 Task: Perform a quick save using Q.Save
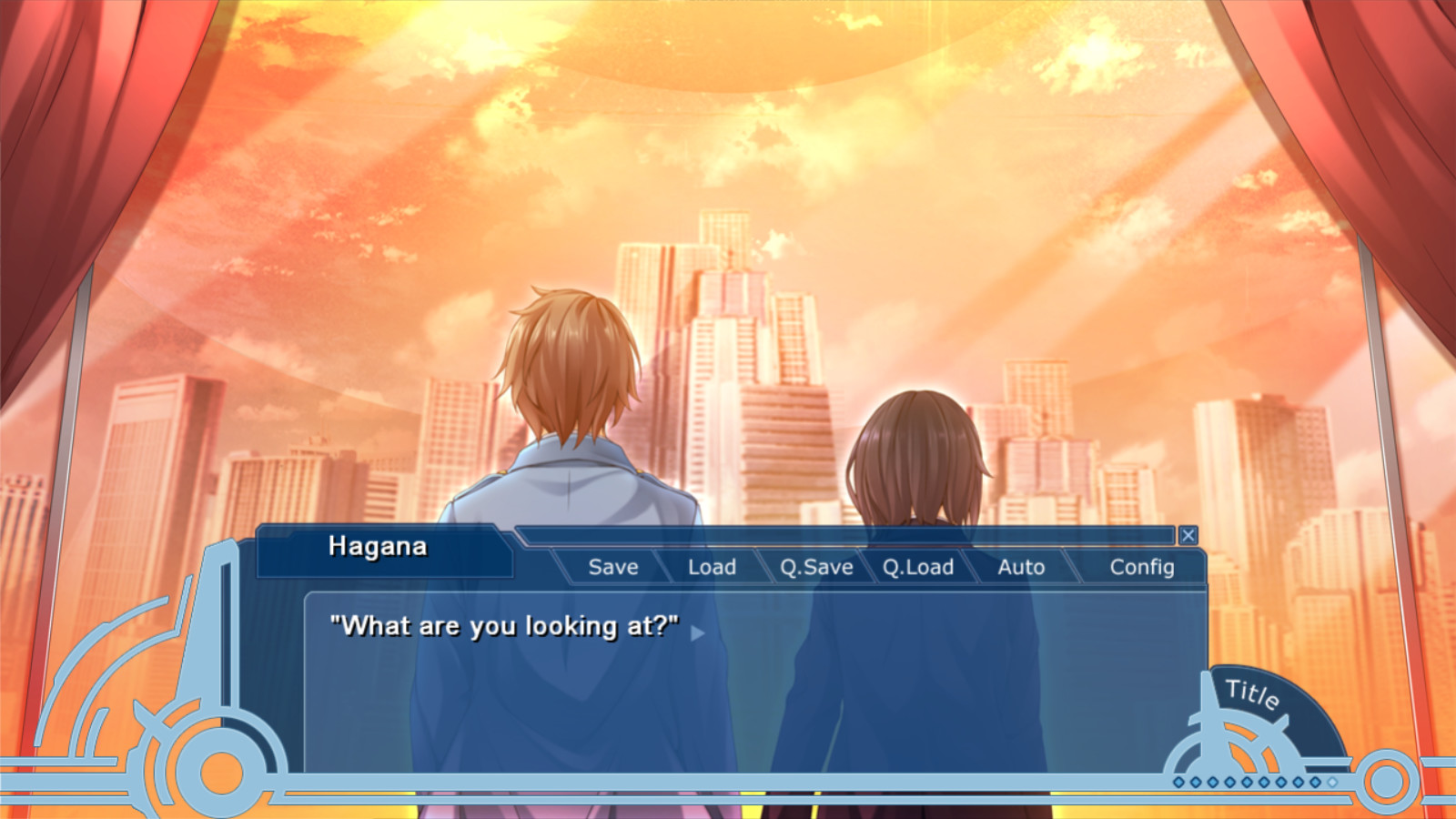tap(817, 567)
